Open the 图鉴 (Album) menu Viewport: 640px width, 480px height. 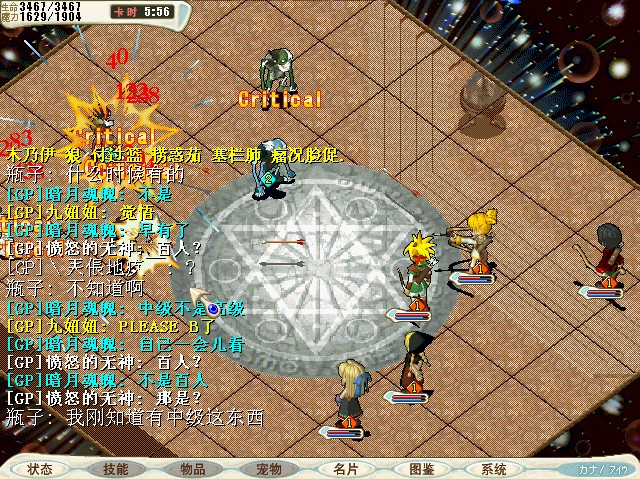coord(421,468)
